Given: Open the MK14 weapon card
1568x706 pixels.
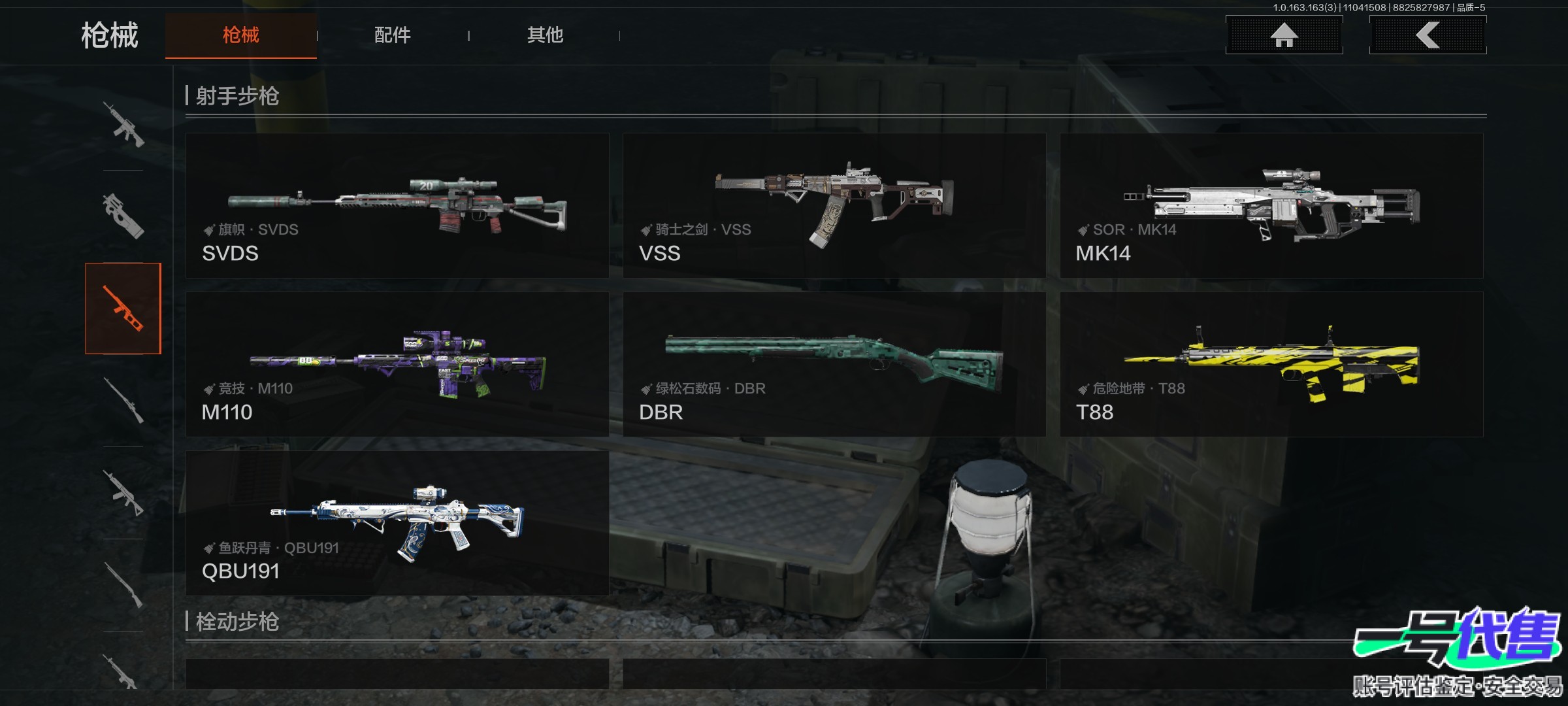Looking at the screenshot, I should pyautogui.click(x=1271, y=206).
